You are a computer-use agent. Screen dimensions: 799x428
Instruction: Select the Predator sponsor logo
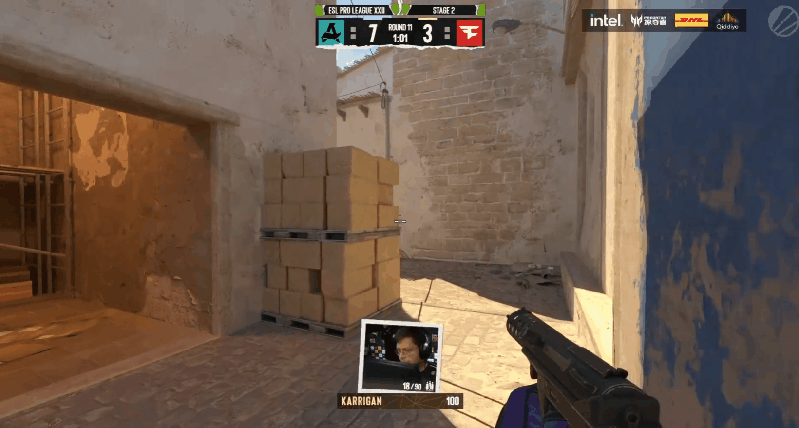click(650, 20)
